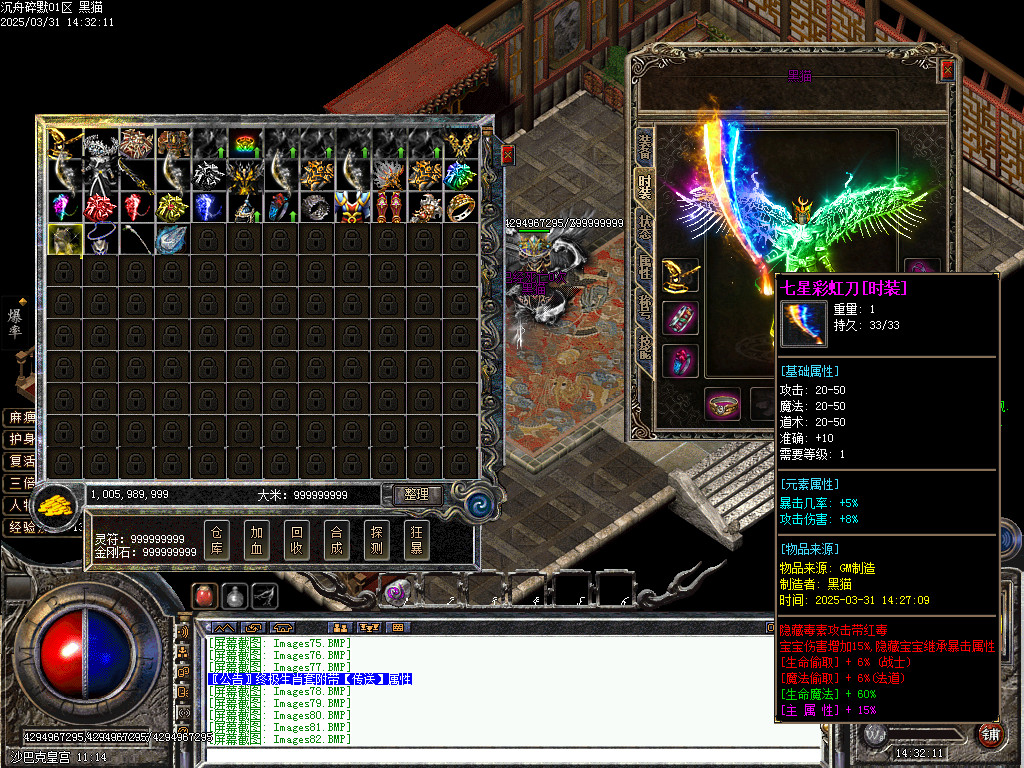
Task: Select the ring slot below the character
Action: click(722, 404)
